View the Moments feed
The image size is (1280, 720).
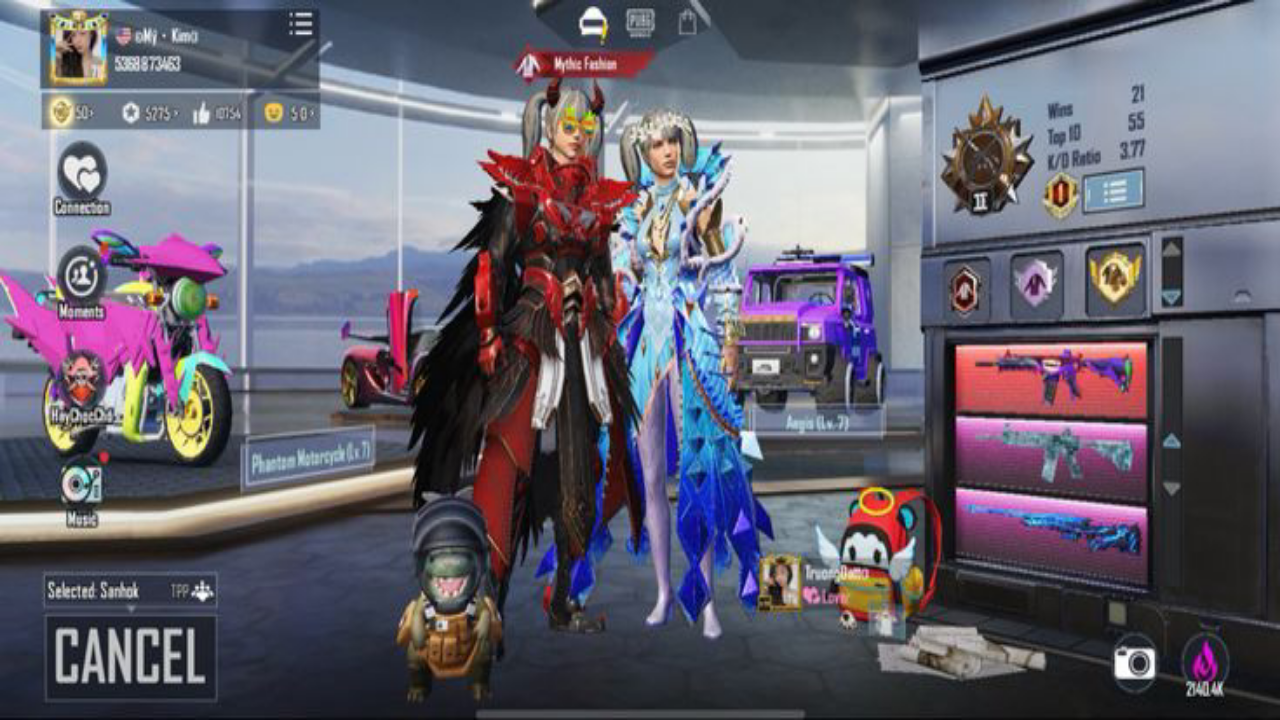[81, 277]
